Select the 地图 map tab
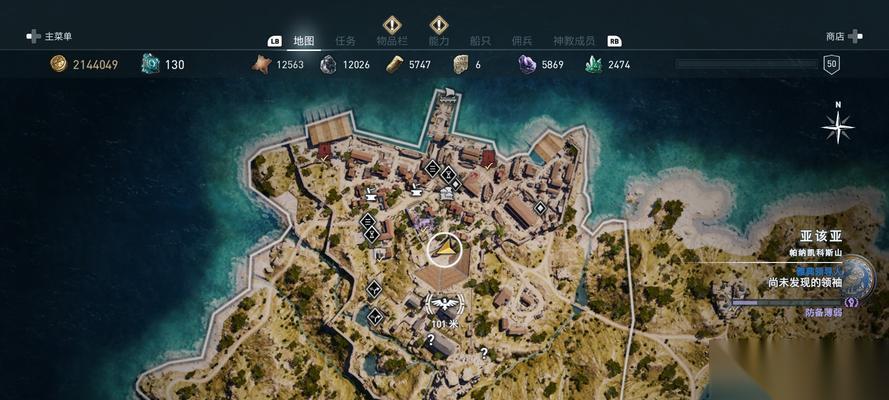 304,41
